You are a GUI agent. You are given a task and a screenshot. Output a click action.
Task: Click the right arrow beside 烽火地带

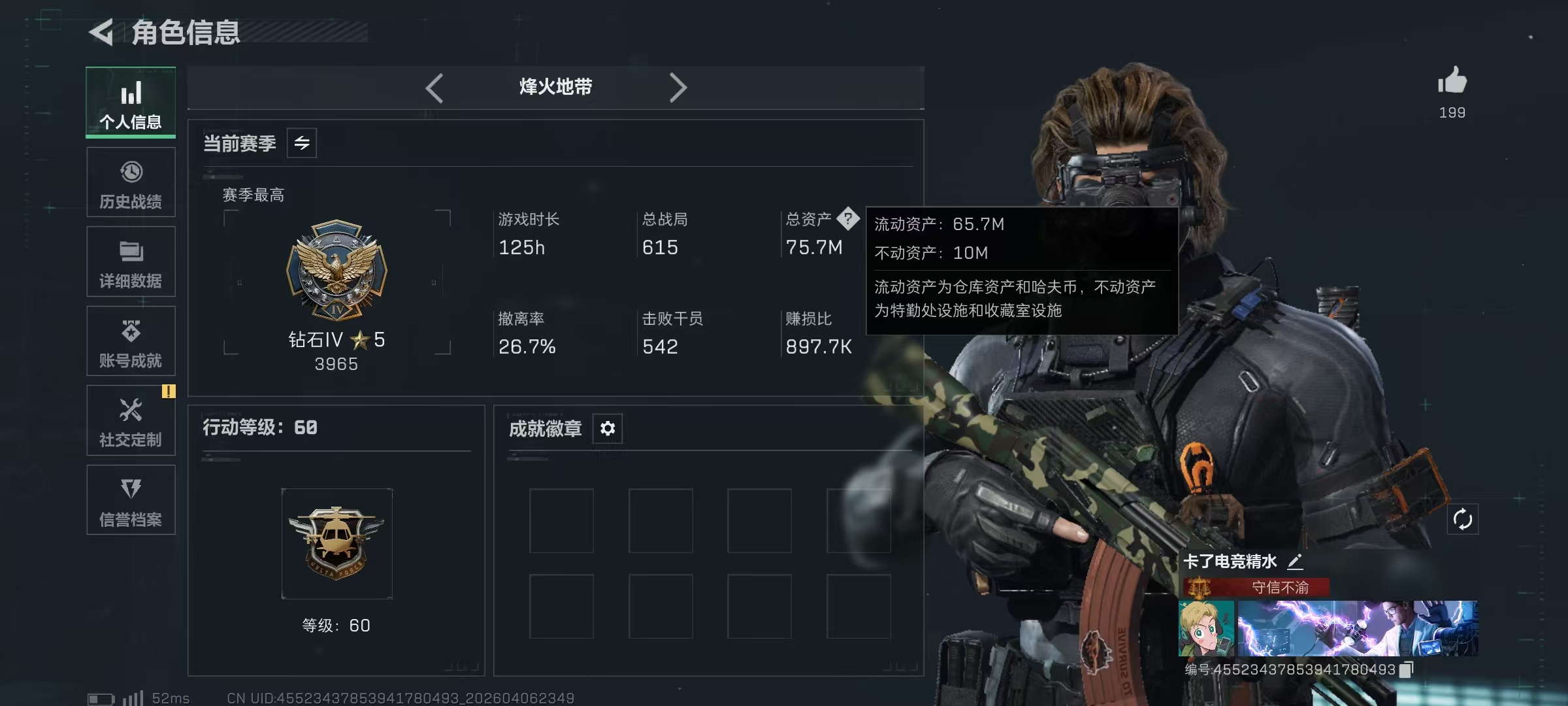click(x=678, y=88)
